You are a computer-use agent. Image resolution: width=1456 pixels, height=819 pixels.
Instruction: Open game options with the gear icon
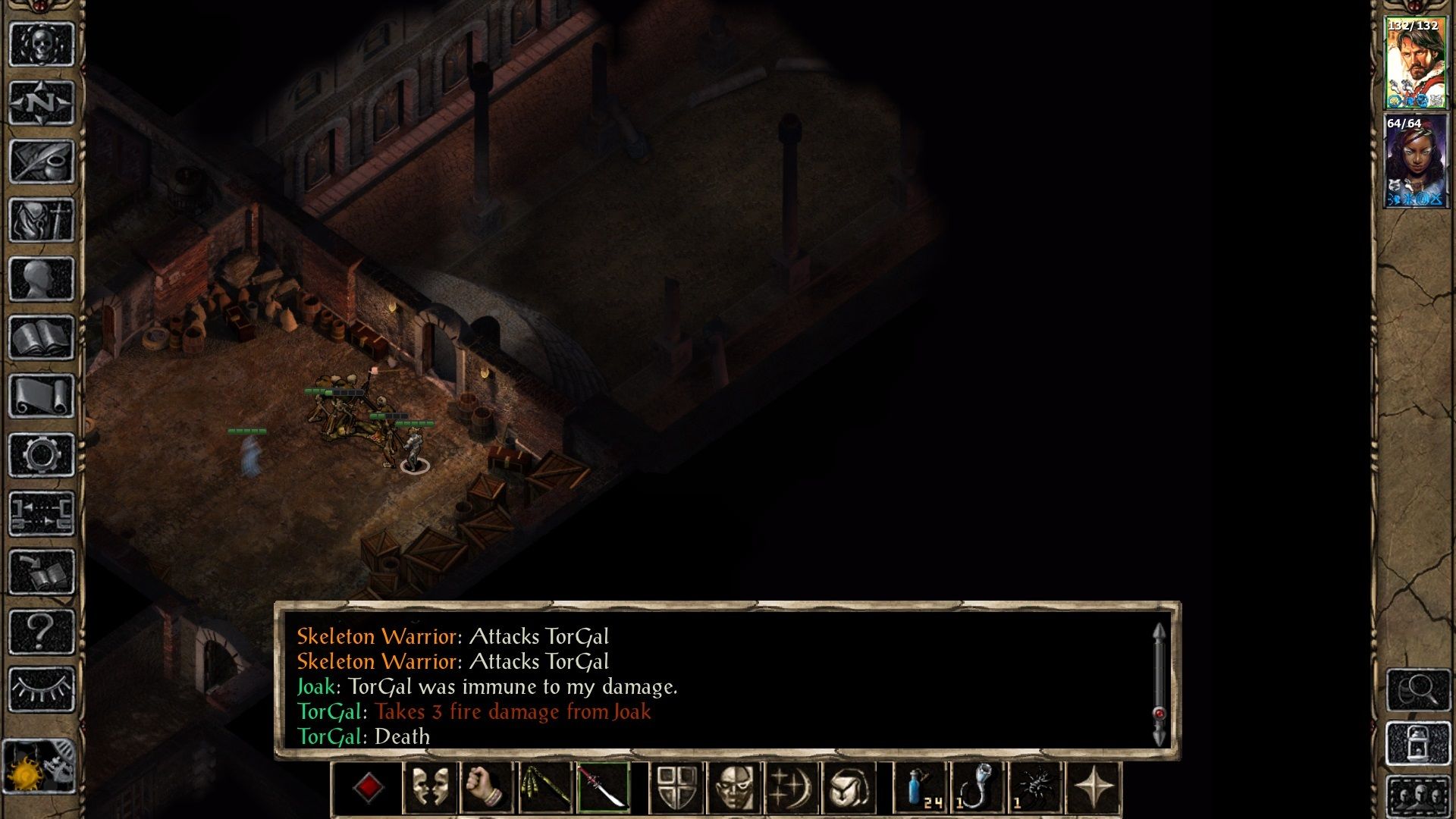coord(42,455)
